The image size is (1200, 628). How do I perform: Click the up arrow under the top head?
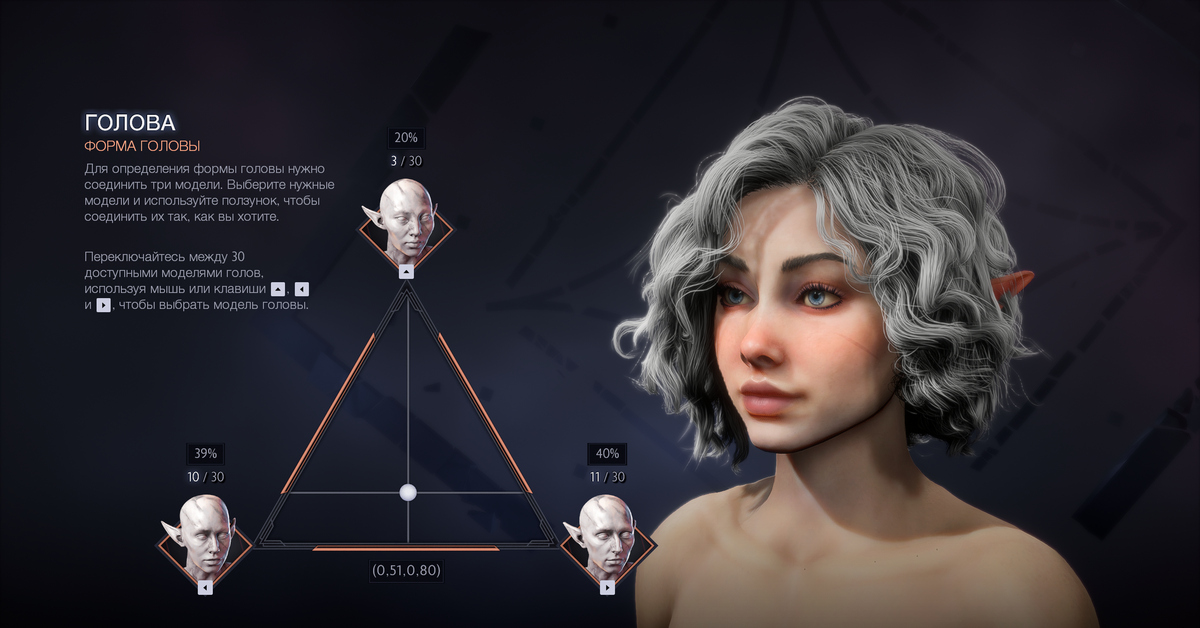click(406, 271)
